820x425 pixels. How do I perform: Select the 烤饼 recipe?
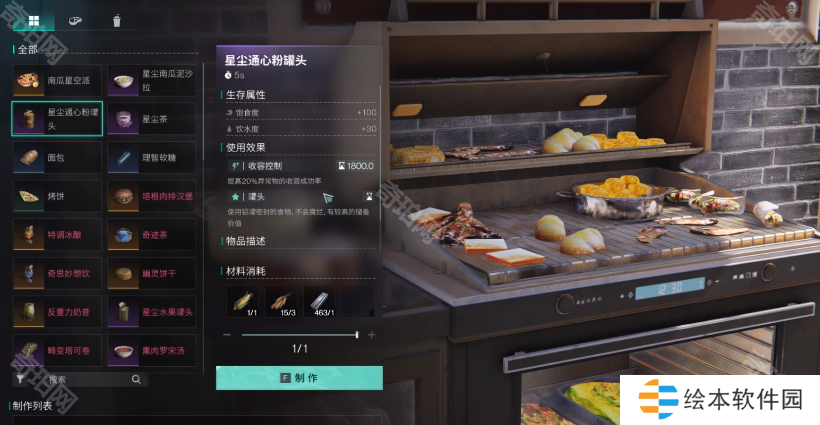[56, 196]
